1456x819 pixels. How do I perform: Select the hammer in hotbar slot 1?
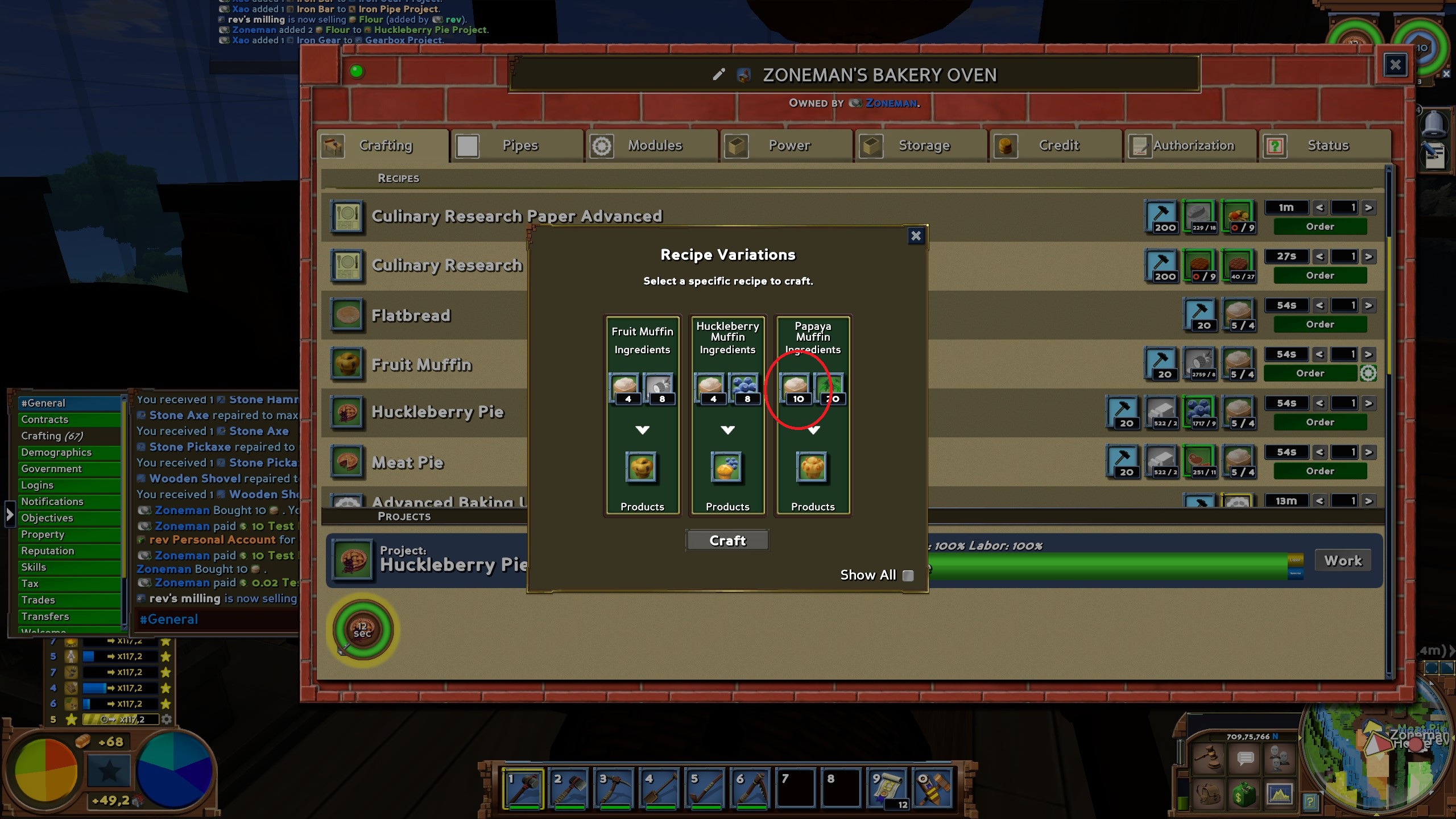tap(523, 788)
